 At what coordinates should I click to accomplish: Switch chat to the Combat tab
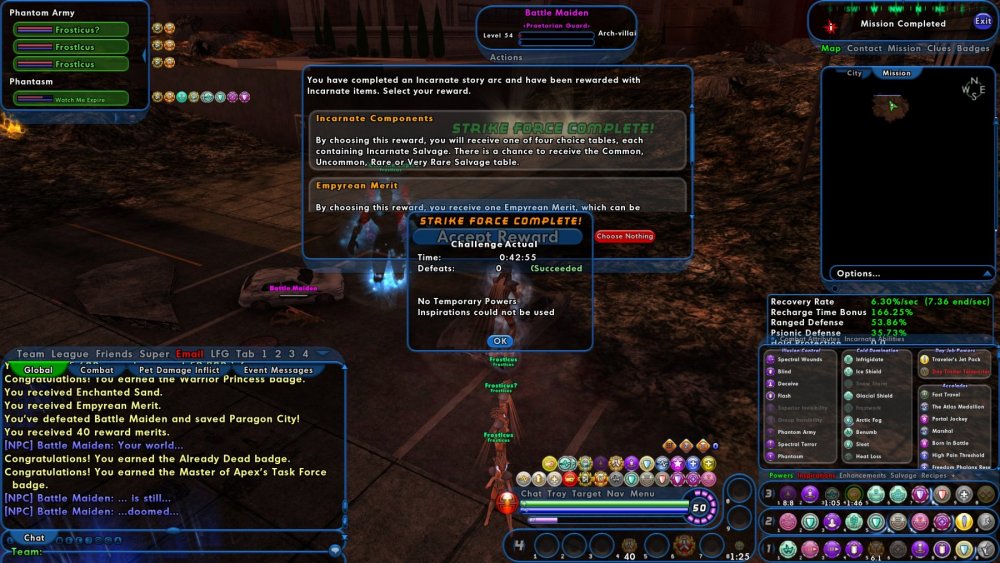pos(96,370)
